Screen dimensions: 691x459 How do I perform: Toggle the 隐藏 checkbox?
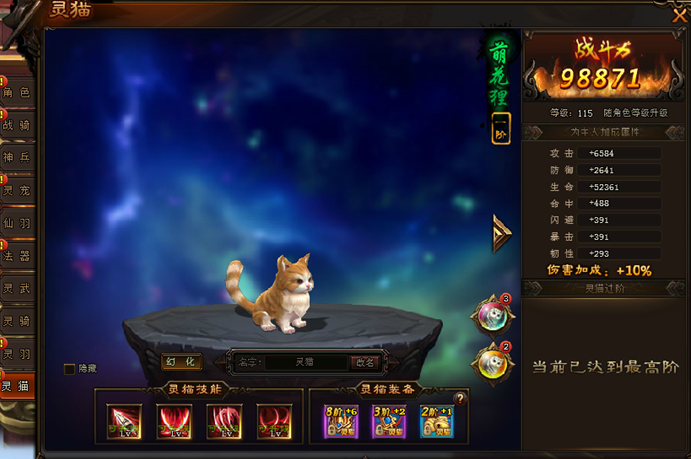(x=69, y=369)
